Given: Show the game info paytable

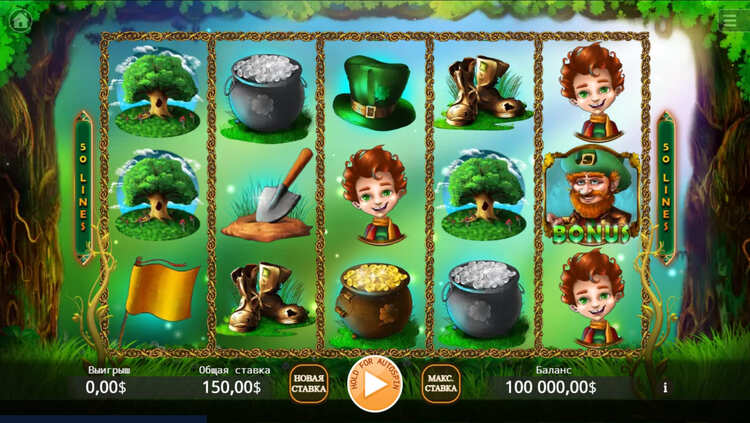Looking at the screenshot, I should point(665,387).
